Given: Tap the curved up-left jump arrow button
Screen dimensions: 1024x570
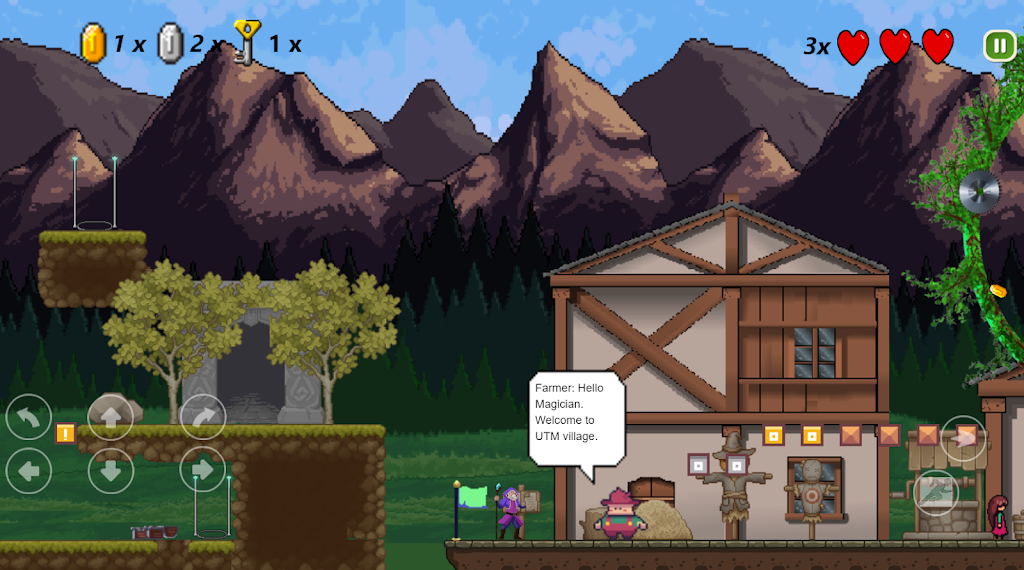Looking at the screenshot, I should coord(29,418).
